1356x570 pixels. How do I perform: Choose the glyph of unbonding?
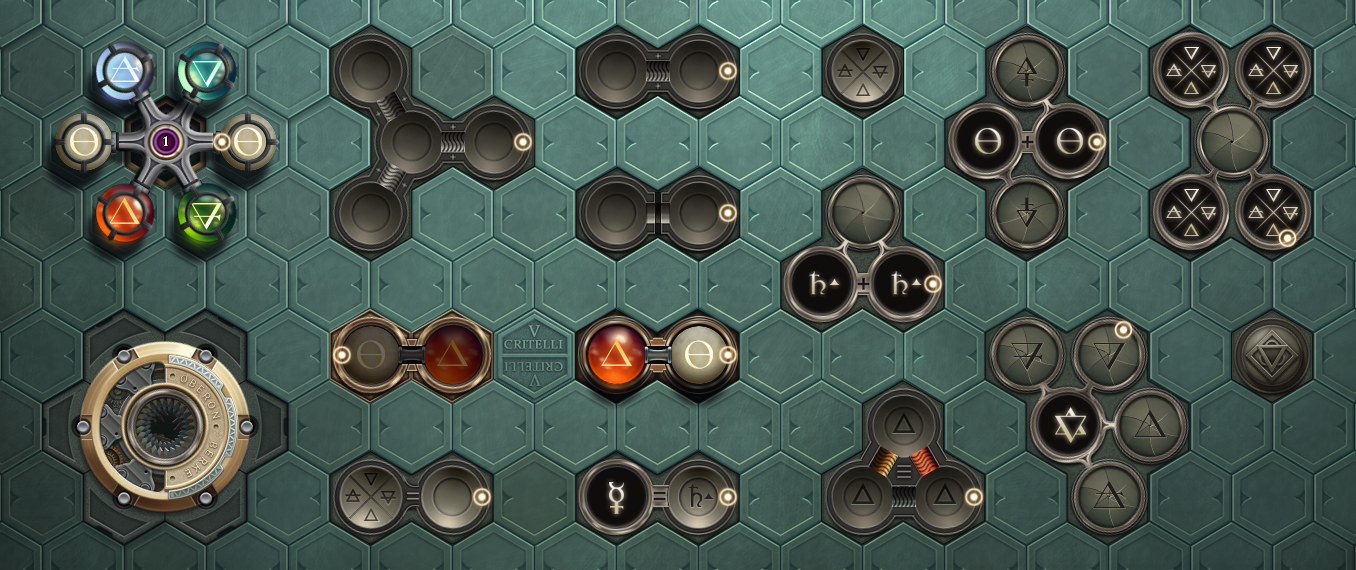(657, 212)
